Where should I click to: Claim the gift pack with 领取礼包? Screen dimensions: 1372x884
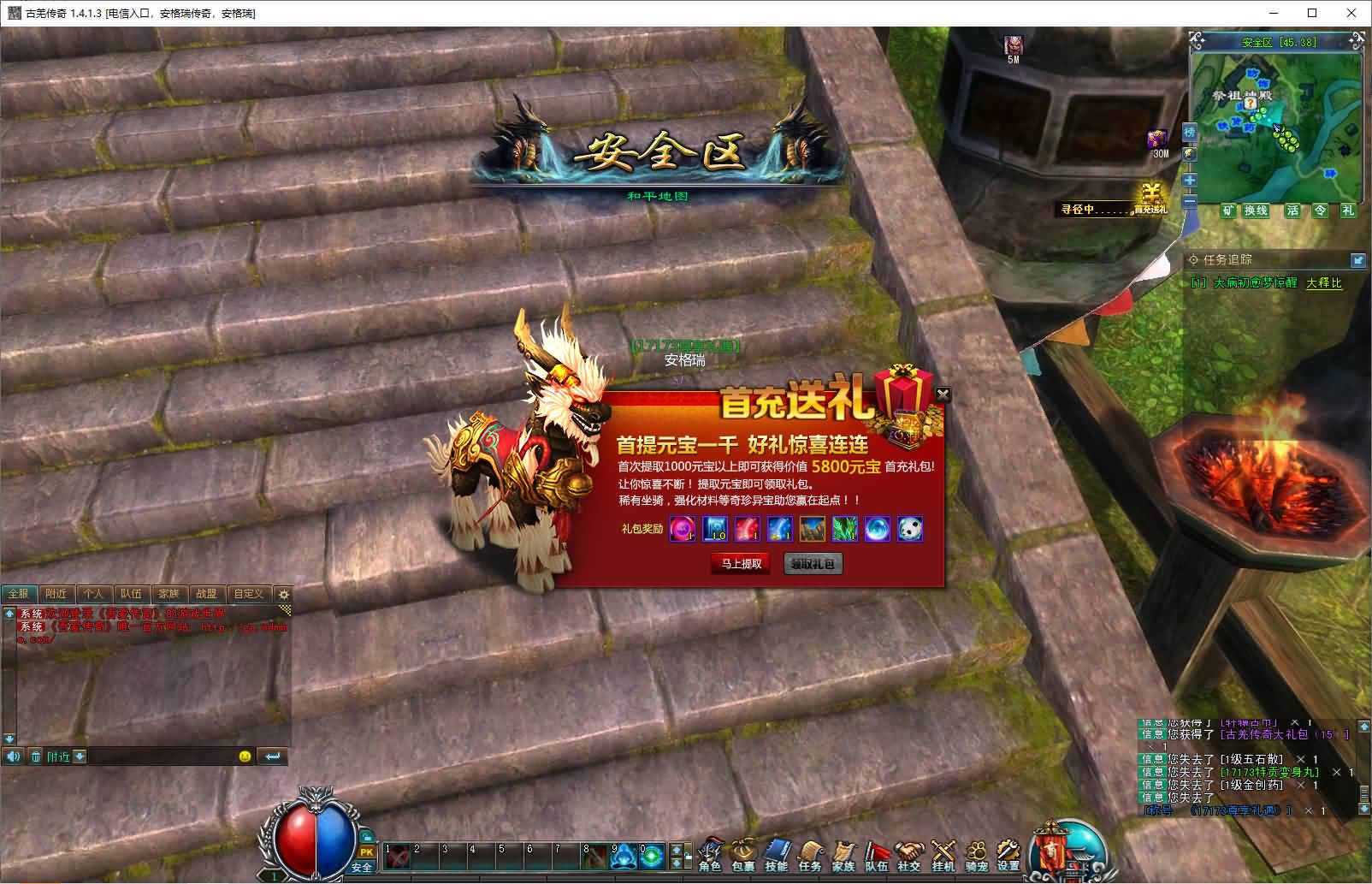click(813, 564)
